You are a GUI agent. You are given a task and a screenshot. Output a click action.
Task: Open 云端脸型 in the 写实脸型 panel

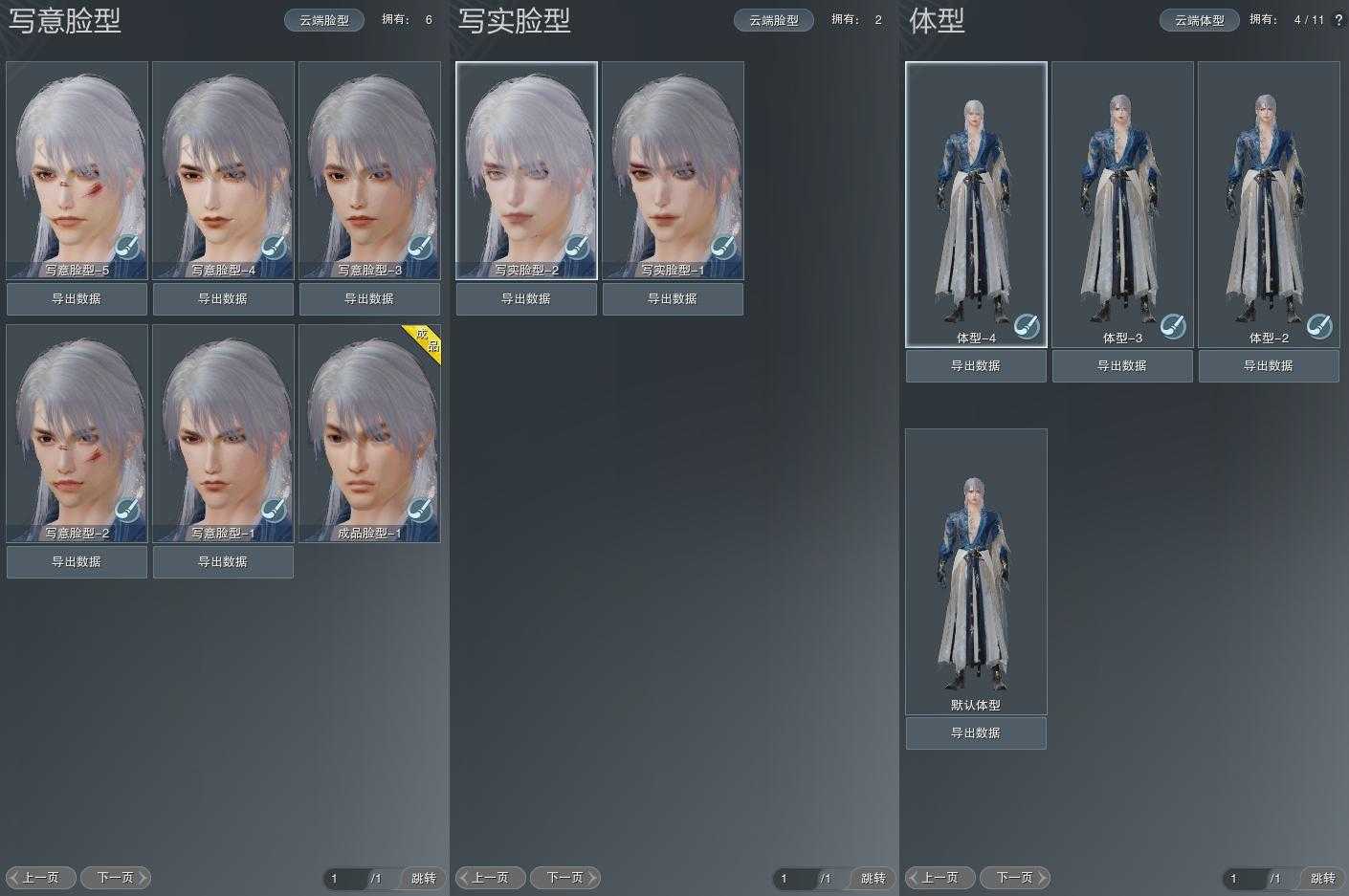[774, 20]
